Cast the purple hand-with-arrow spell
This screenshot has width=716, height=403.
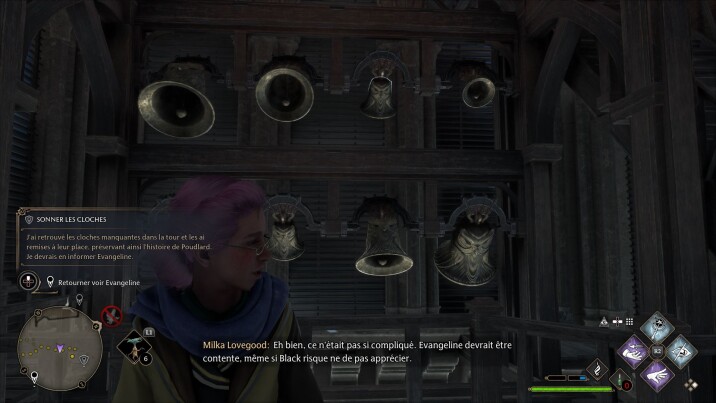(x=633, y=350)
